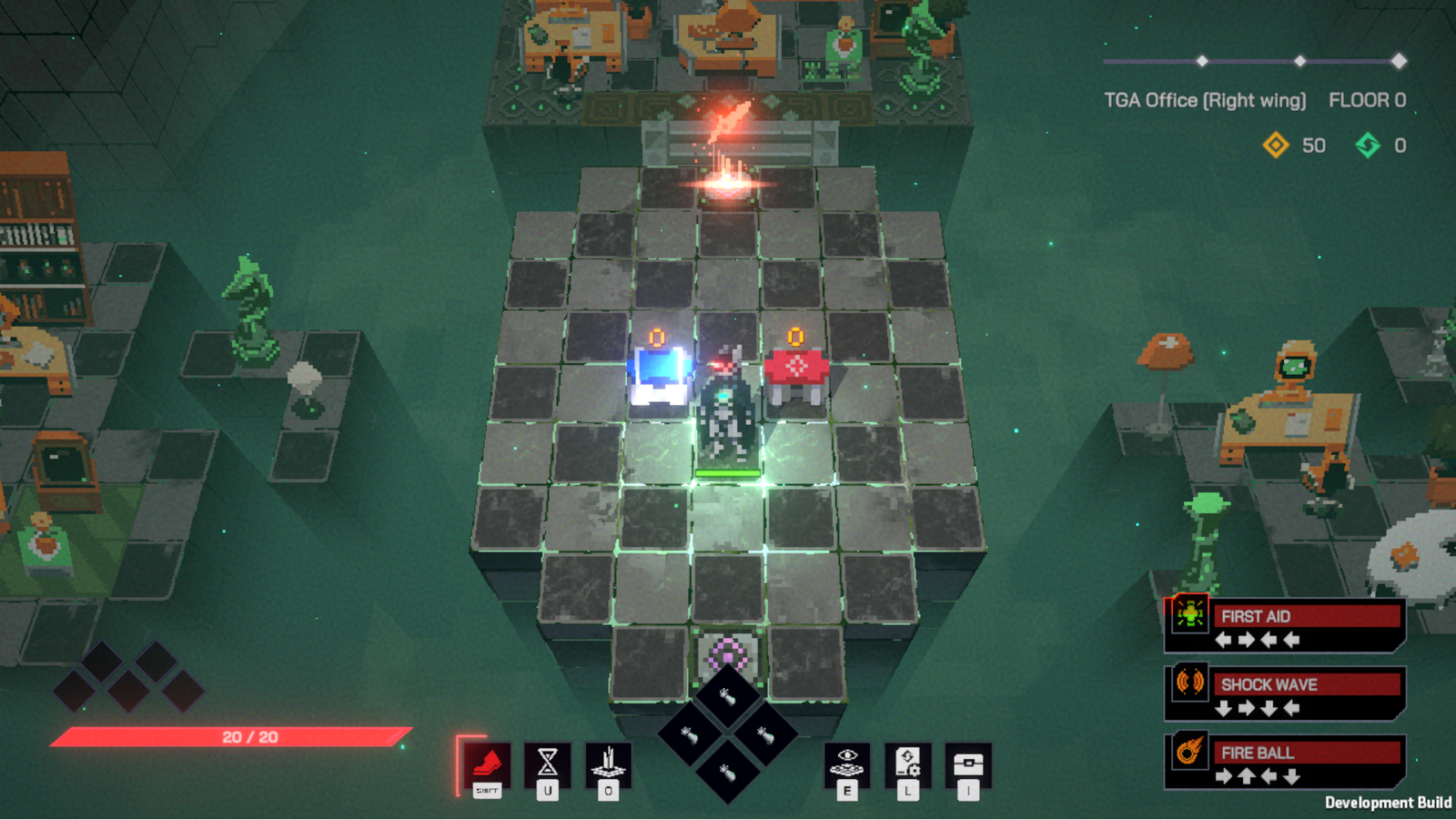Open the chest inventory icon
1456x820 pixels.
click(968, 763)
